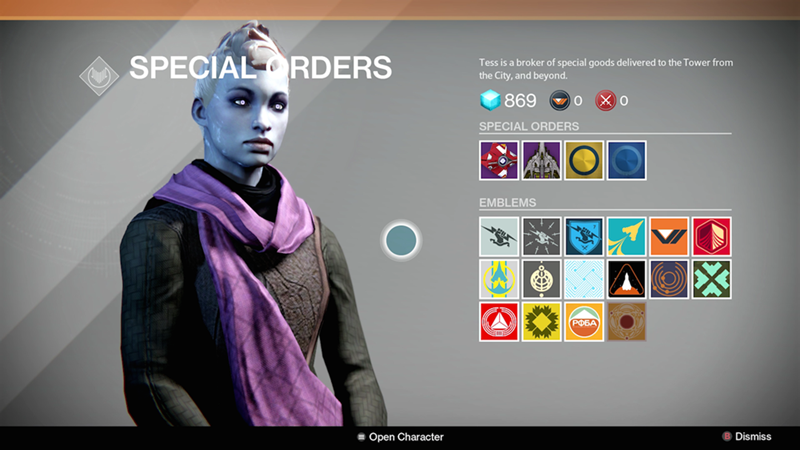The image size is (800, 450).
Task: Select the teal emblem with yellow jet
Action: point(626,237)
